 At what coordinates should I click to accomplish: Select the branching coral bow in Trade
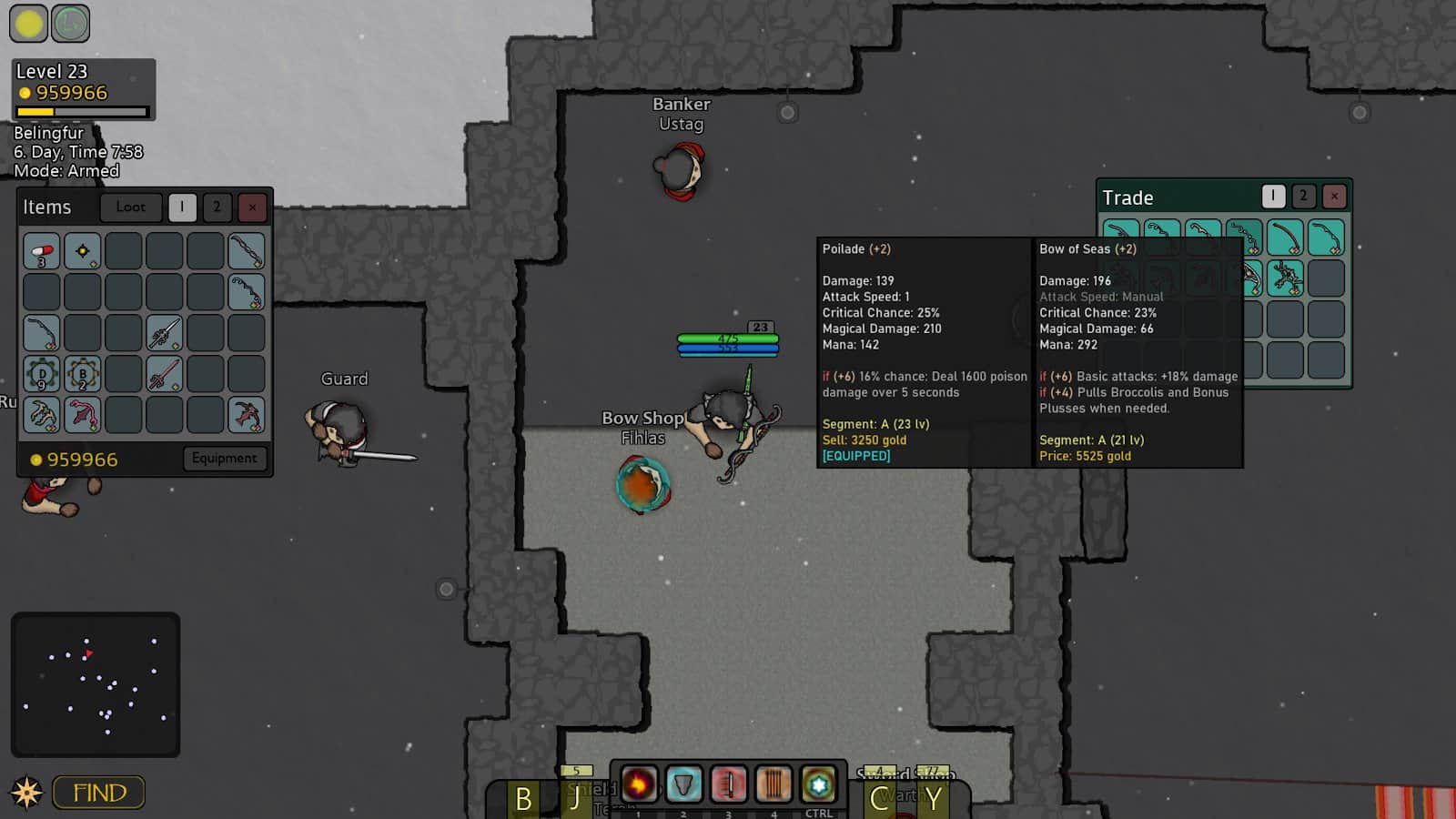1285,278
